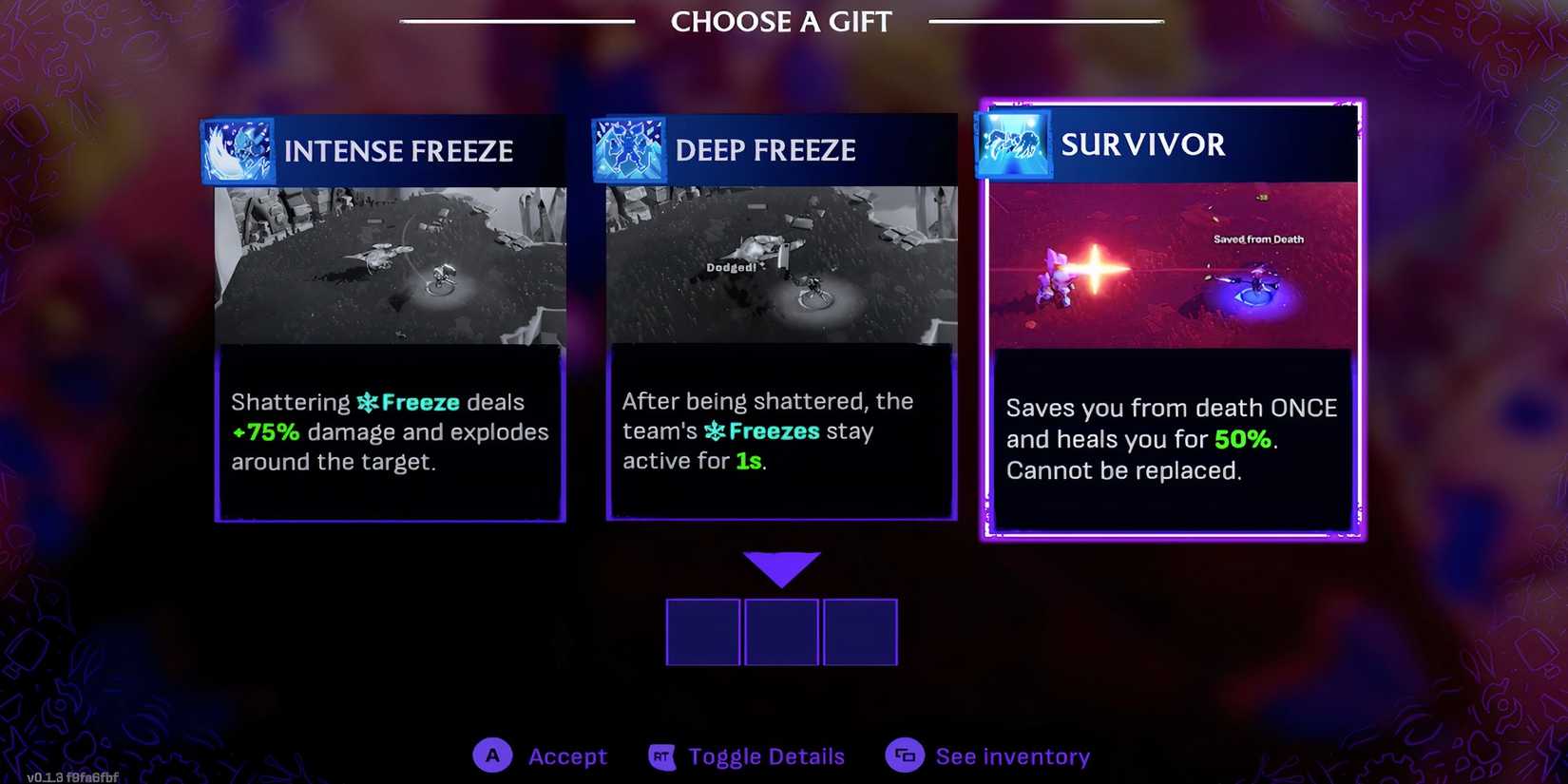The width and height of the screenshot is (1568, 784).
Task: Click the Intense Freeze gameplay preview image
Action: (390, 266)
